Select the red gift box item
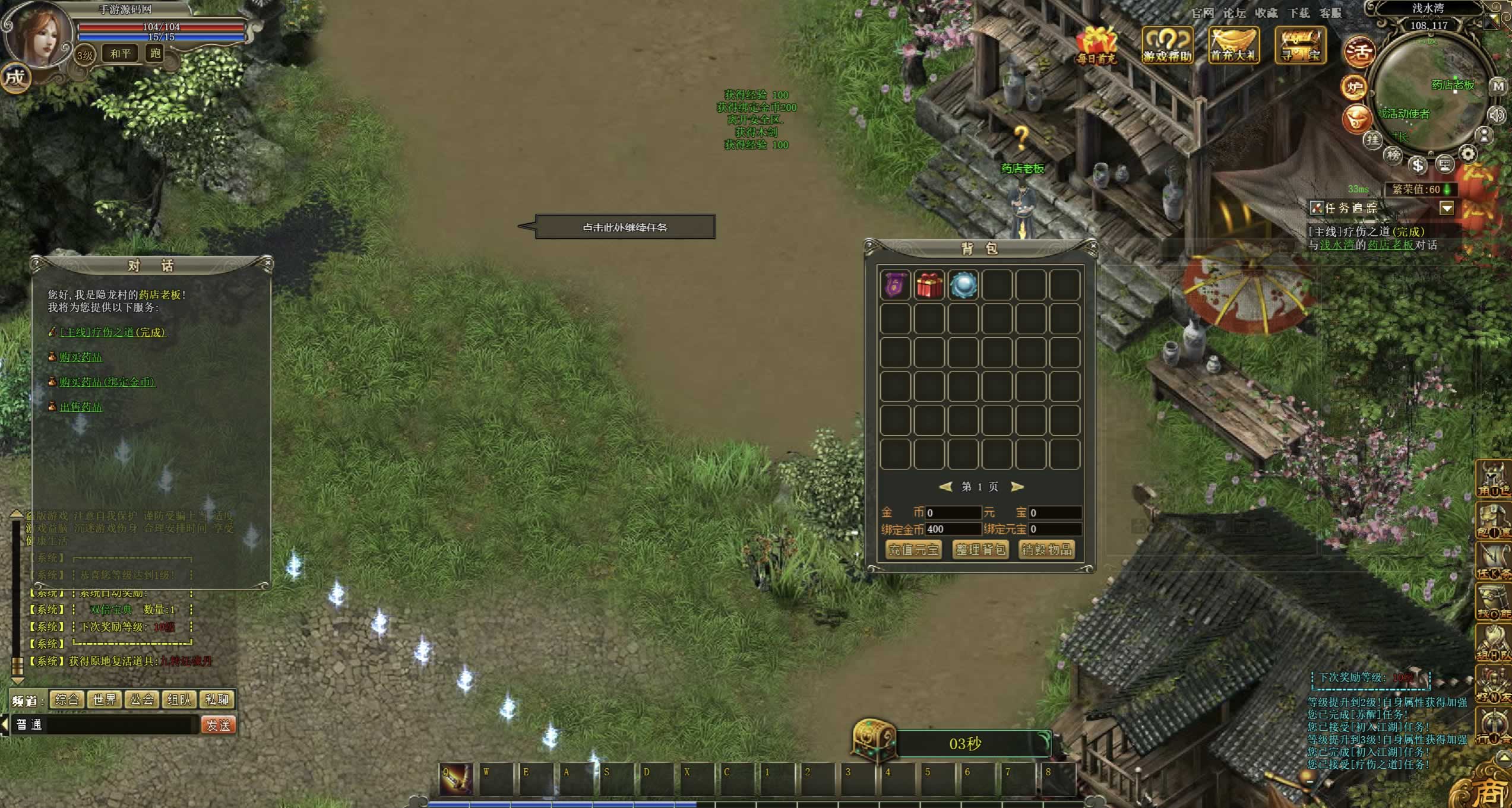Viewport: 1512px width, 808px height. pos(929,285)
